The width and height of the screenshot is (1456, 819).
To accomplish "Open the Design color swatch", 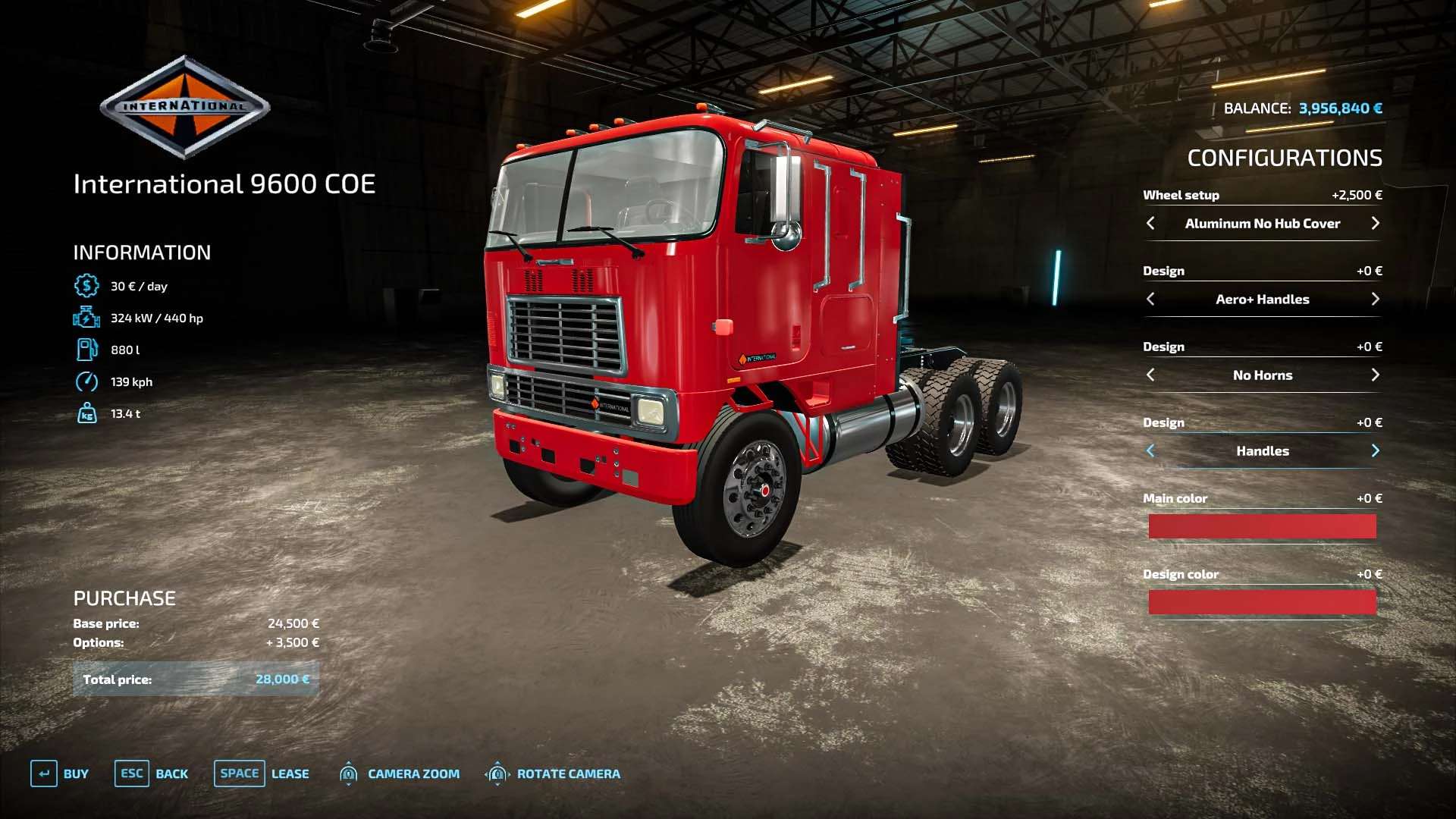I will (x=1262, y=602).
